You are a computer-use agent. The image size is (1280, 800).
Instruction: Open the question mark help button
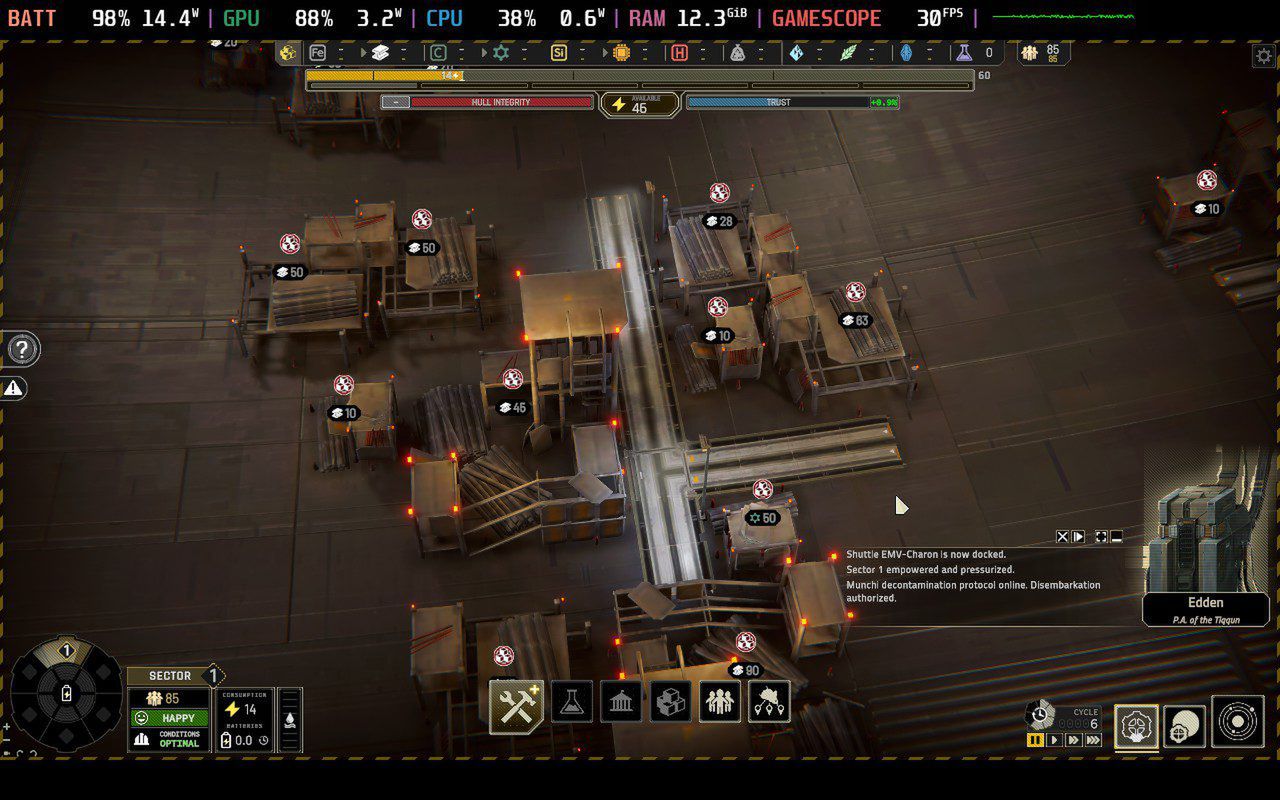click(x=22, y=349)
